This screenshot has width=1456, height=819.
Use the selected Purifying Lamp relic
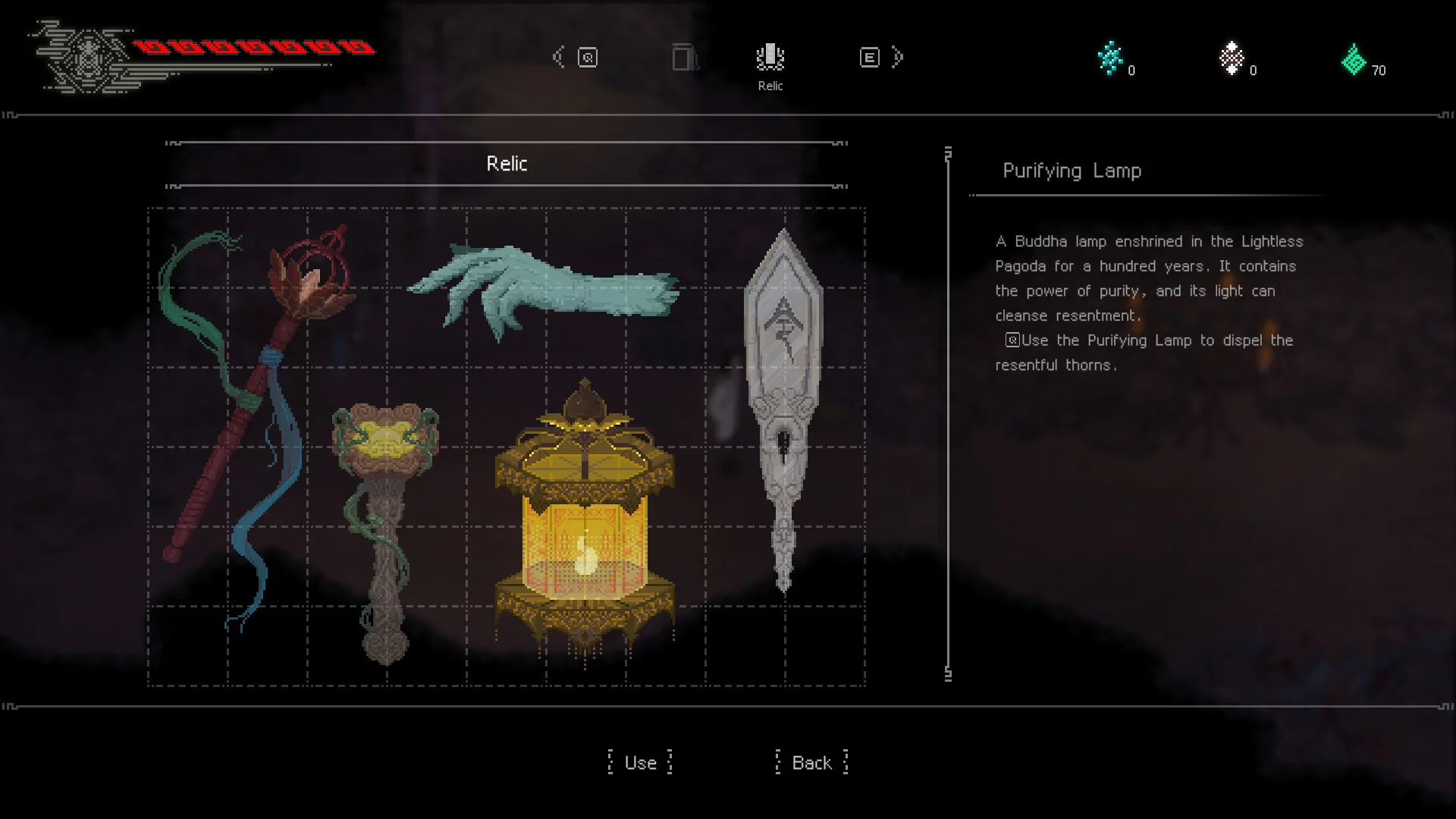[x=641, y=763]
